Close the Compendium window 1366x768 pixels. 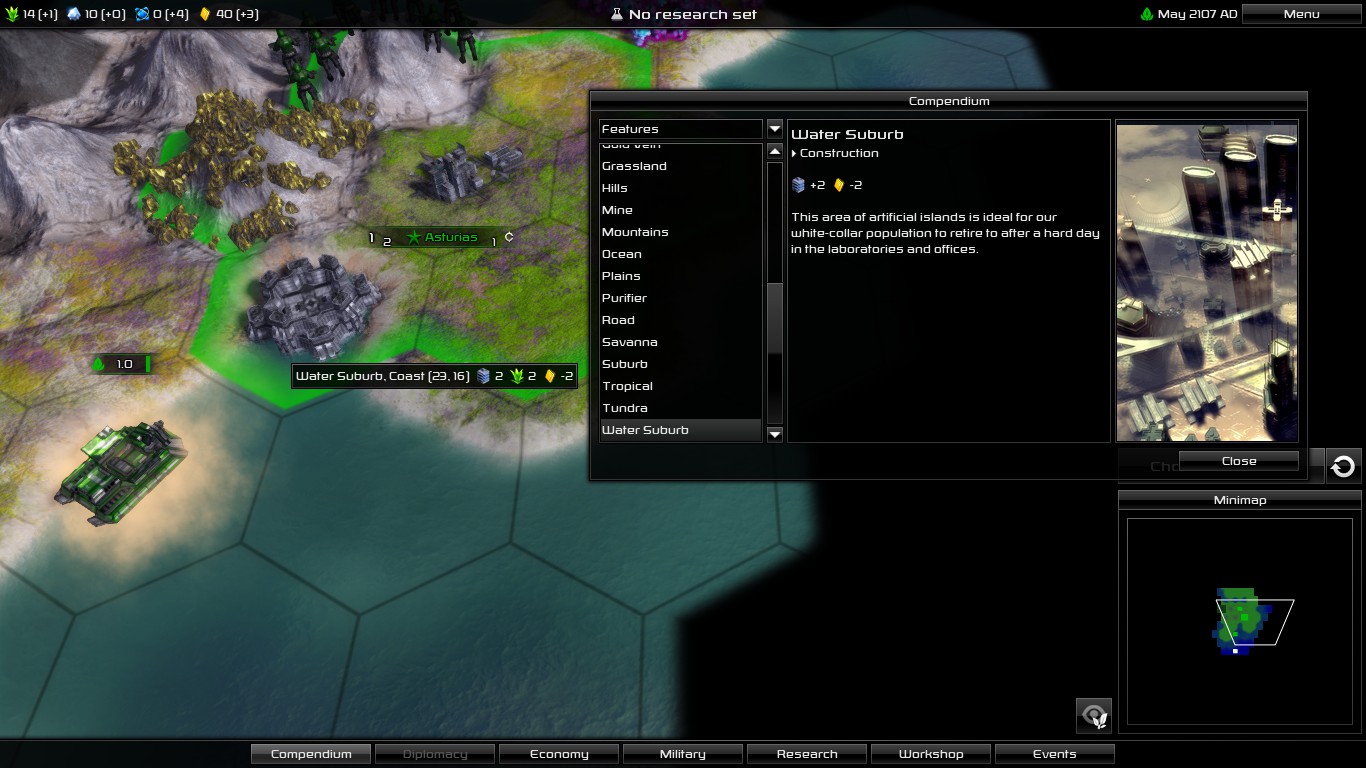pyautogui.click(x=1238, y=461)
